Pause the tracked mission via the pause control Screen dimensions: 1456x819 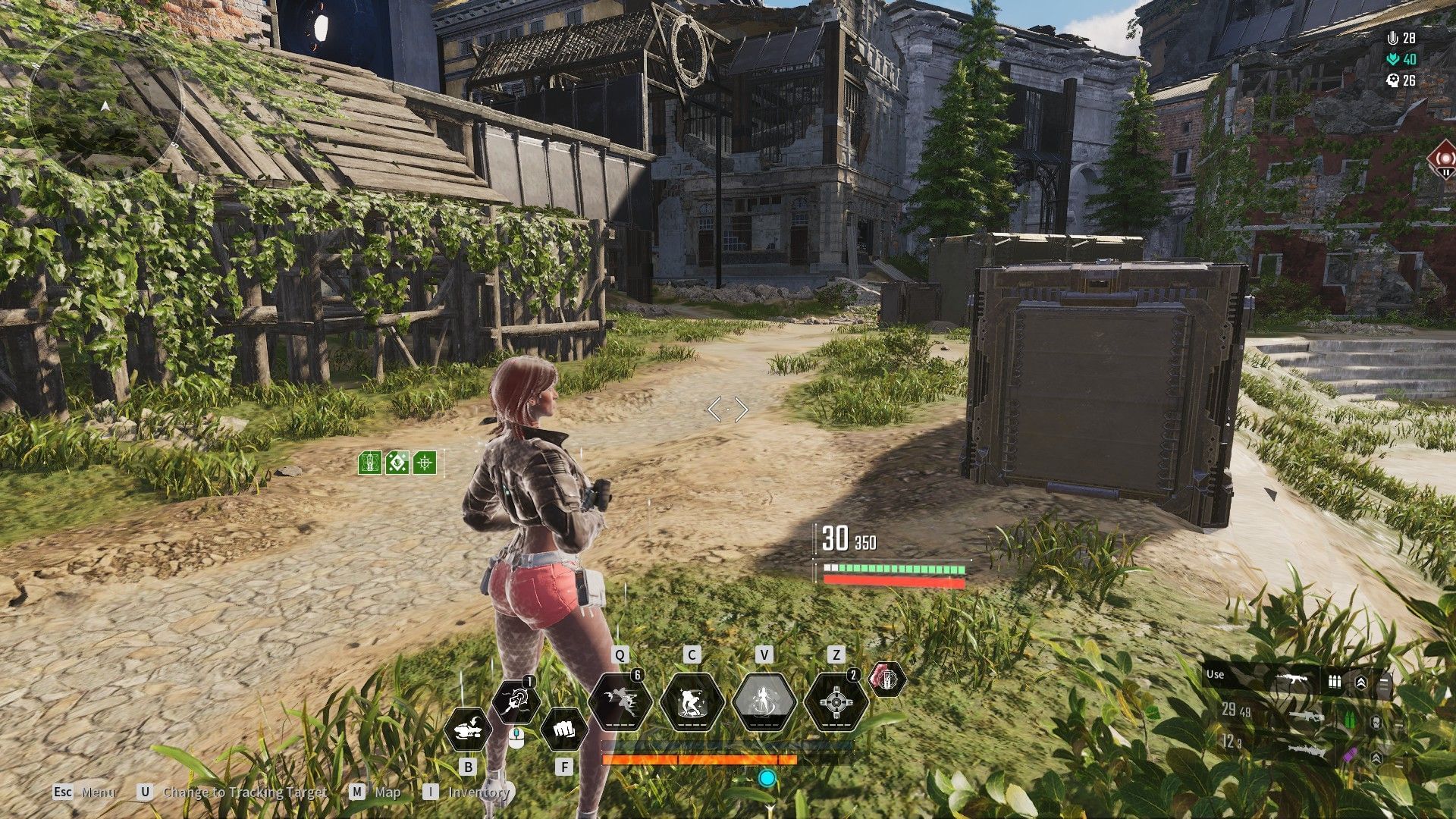point(1446,172)
